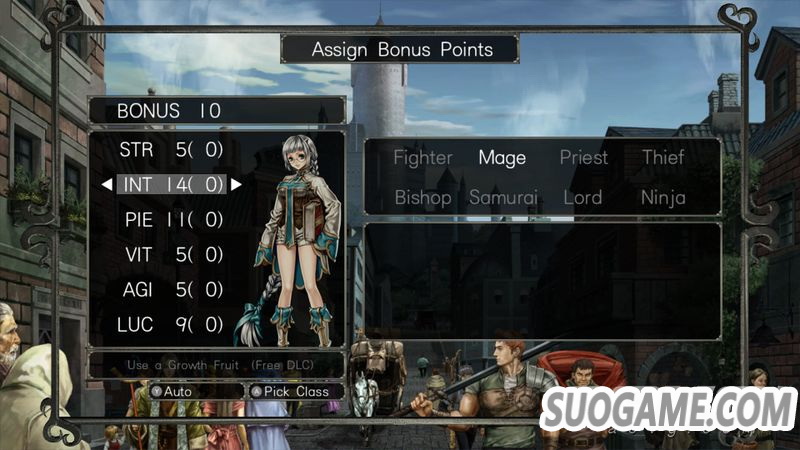This screenshot has height=450, width=800.
Task: Select the LUC stat row
Action: tap(171, 324)
